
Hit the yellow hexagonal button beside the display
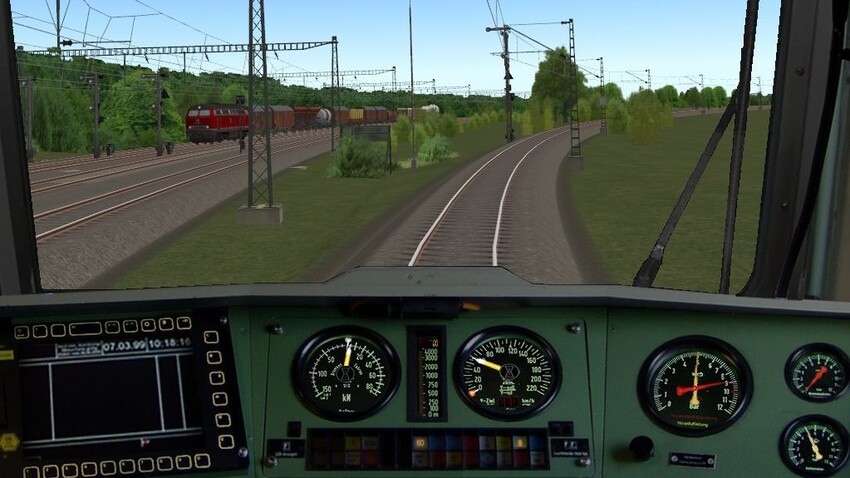9,441
